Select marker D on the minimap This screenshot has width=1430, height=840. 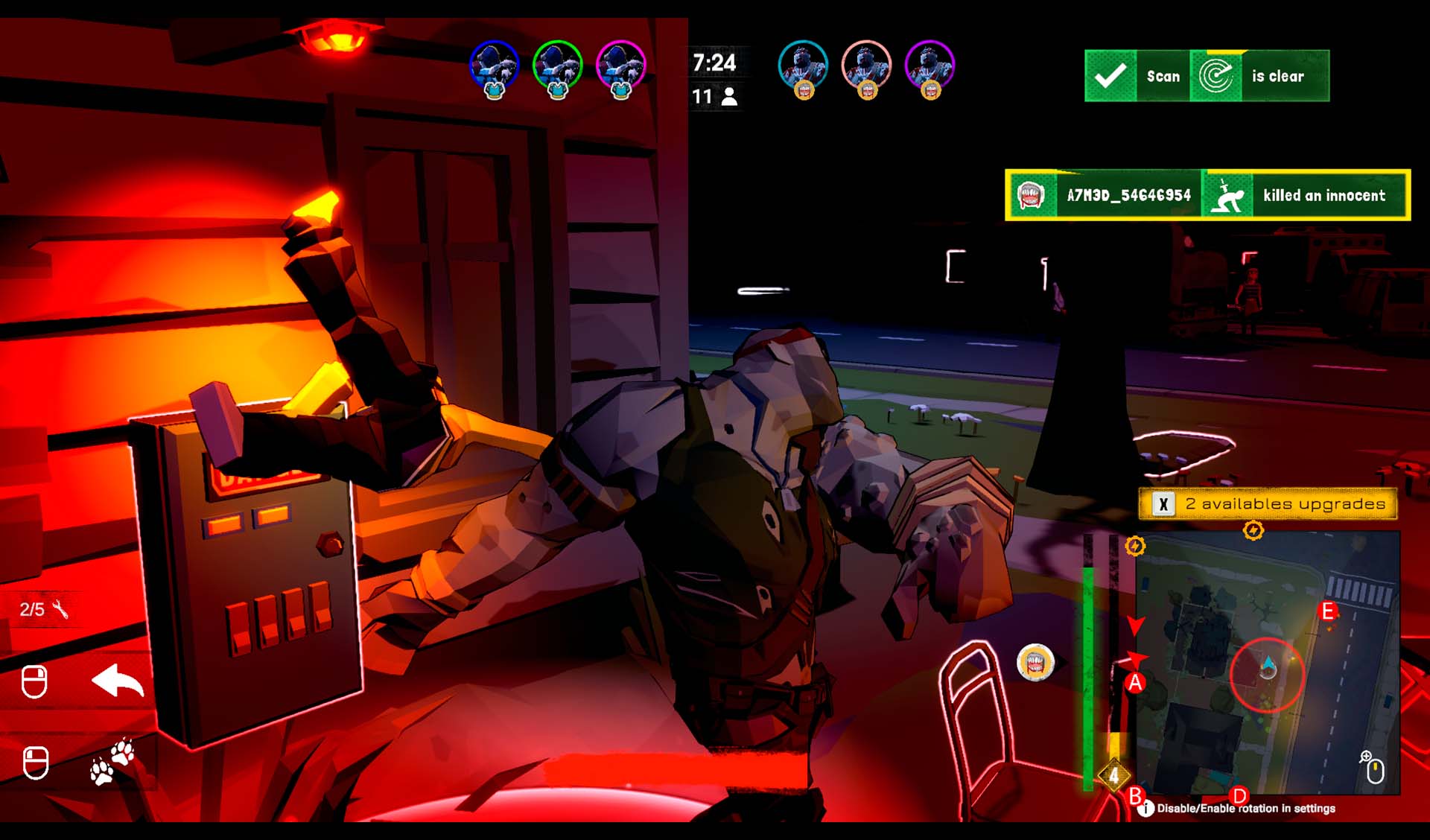pyautogui.click(x=1239, y=795)
